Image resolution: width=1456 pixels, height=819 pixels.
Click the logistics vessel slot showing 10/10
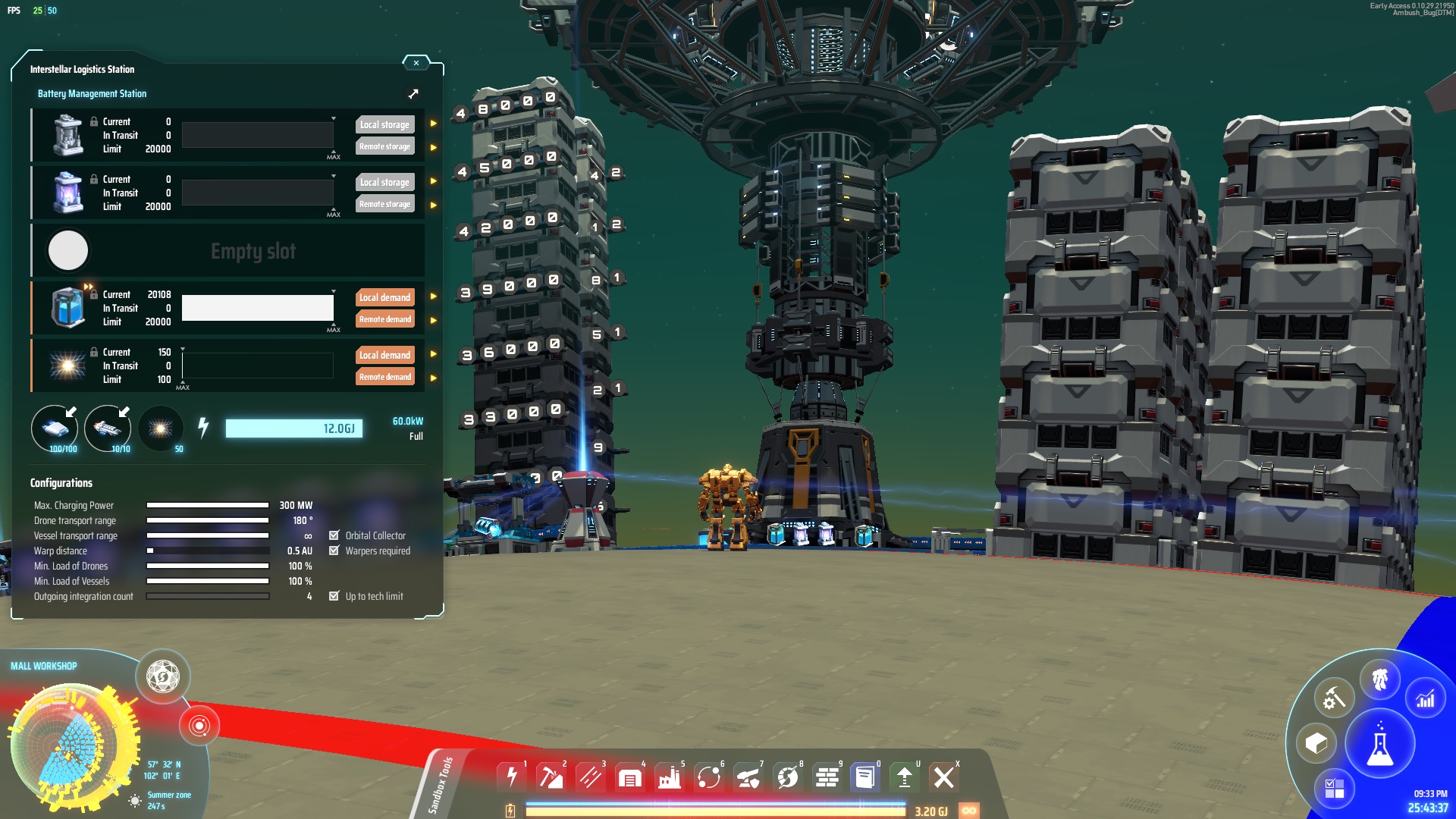108,429
